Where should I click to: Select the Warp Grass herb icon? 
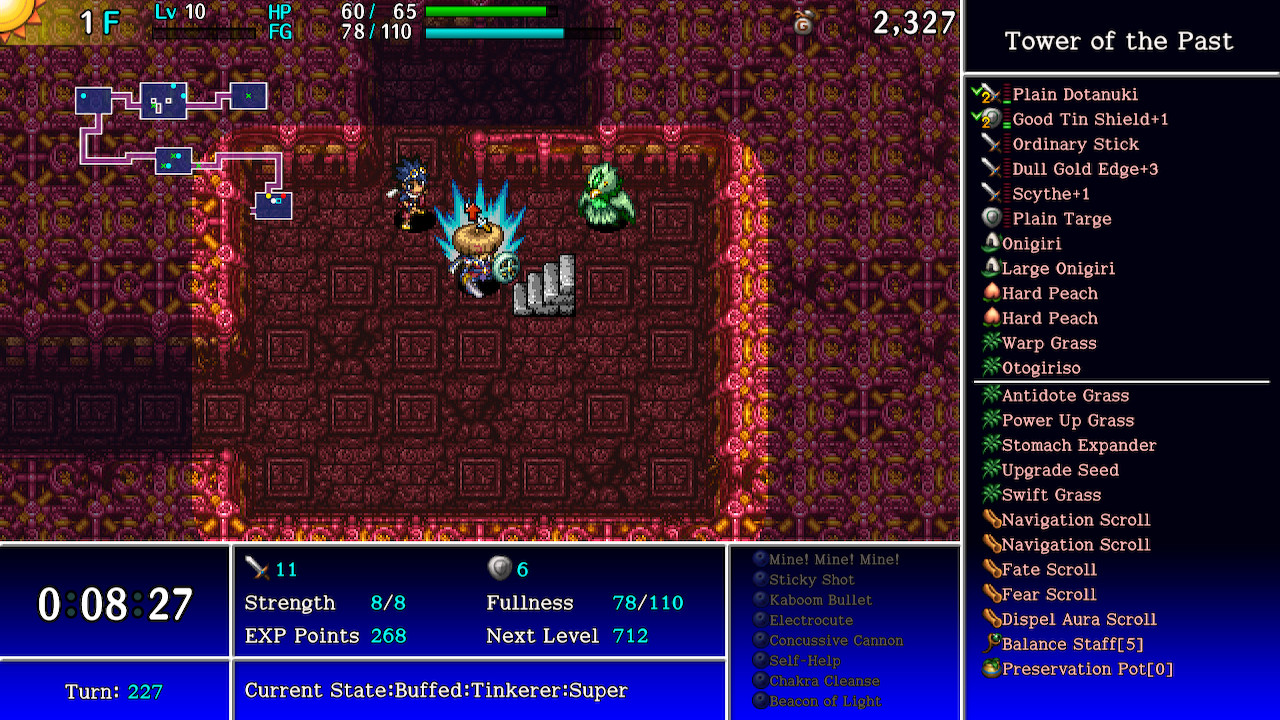tap(992, 343)
